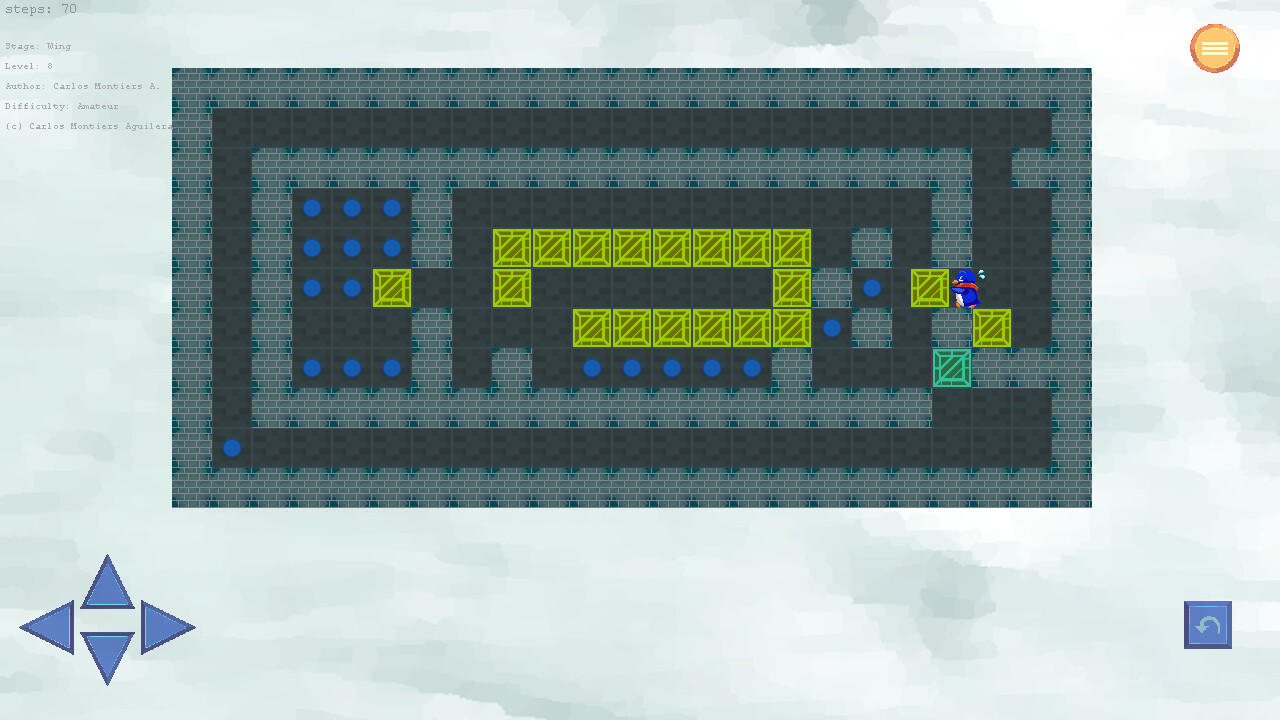Click the blue dot target in bottom-left corner
The height and width of the screenshot is (720, 1280).
(231, 448)
